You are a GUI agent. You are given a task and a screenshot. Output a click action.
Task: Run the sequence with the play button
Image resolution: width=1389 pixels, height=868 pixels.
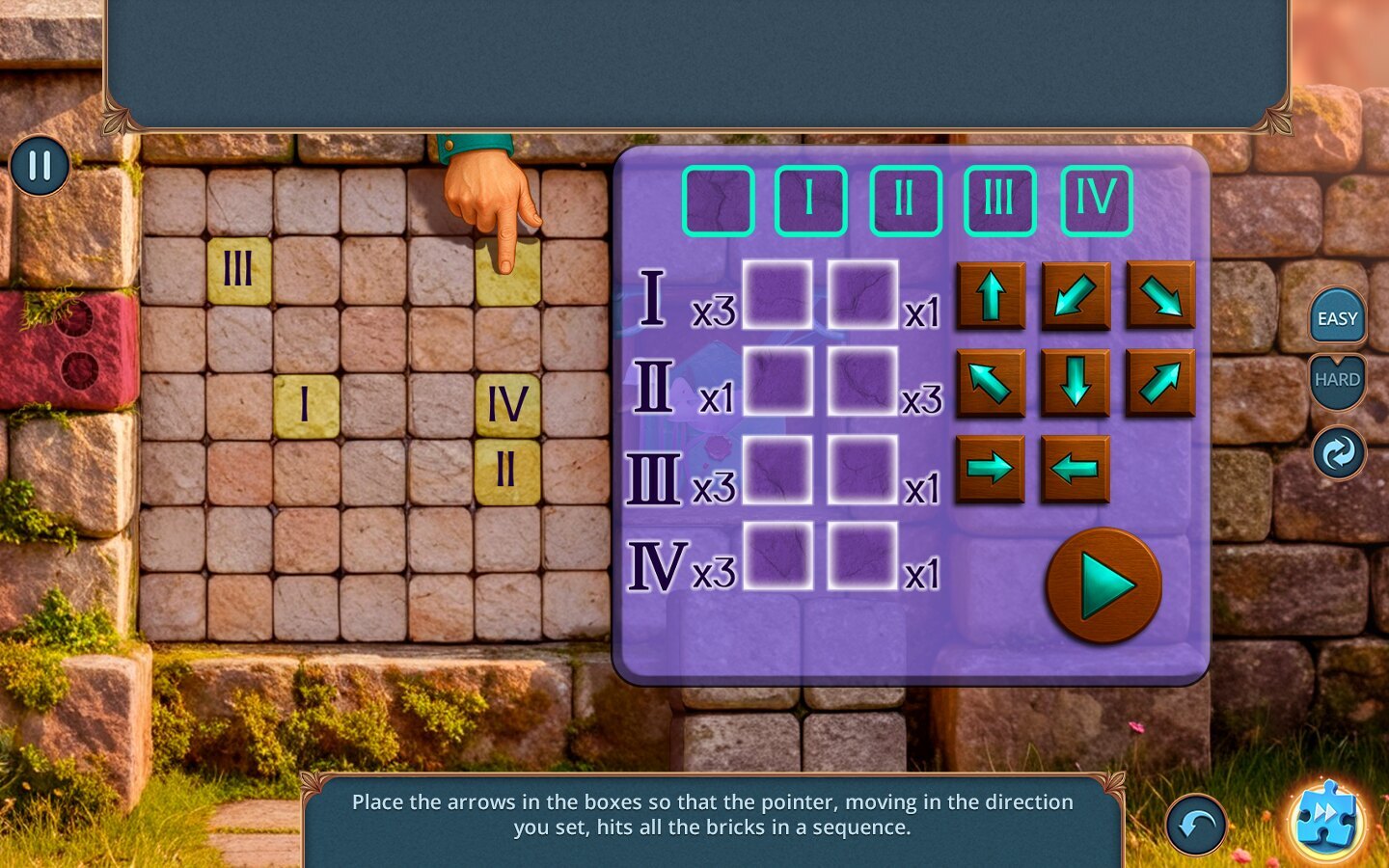point(1103,584)
